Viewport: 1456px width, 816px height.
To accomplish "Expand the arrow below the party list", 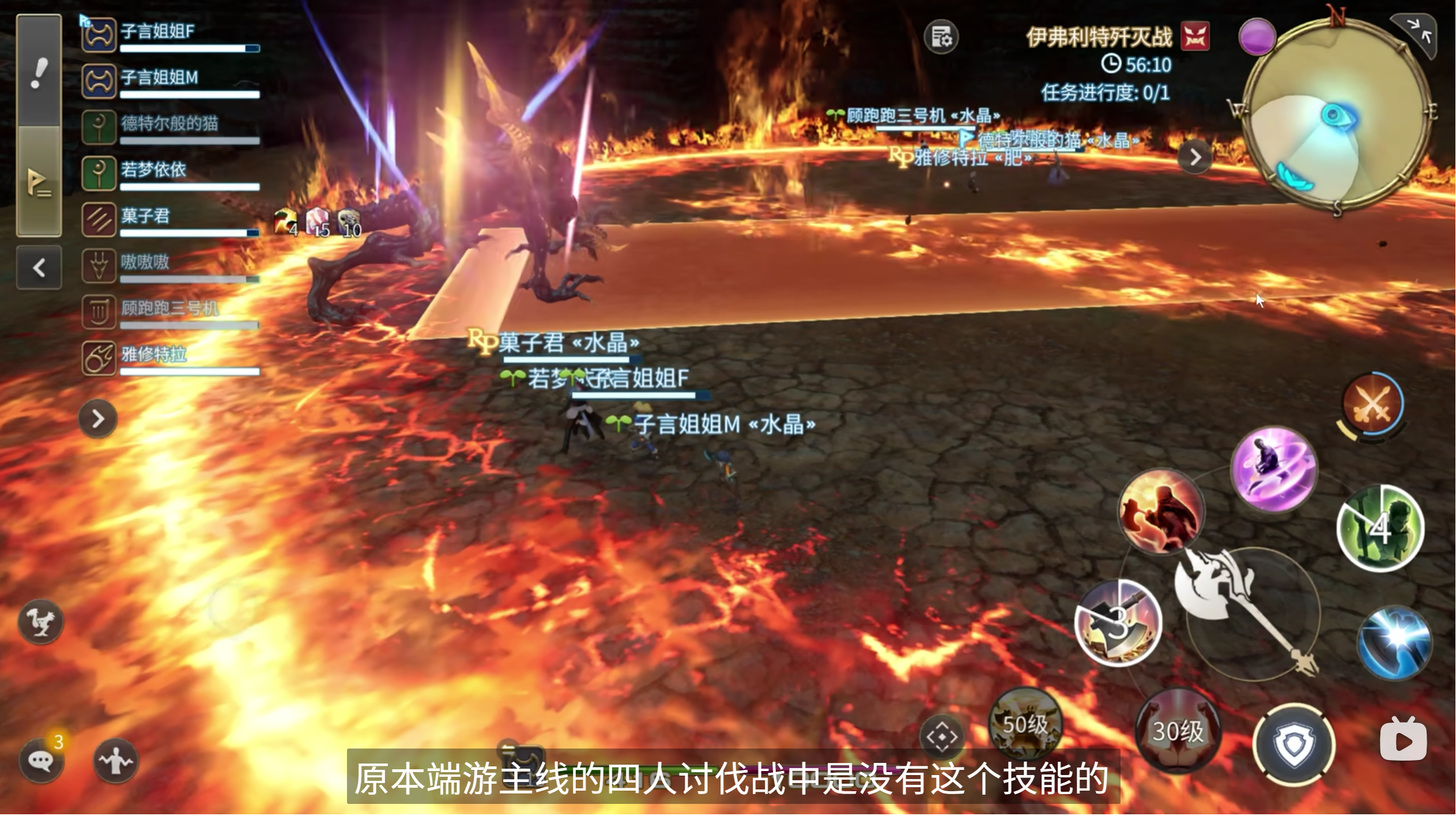I will [x=98, y=418].
